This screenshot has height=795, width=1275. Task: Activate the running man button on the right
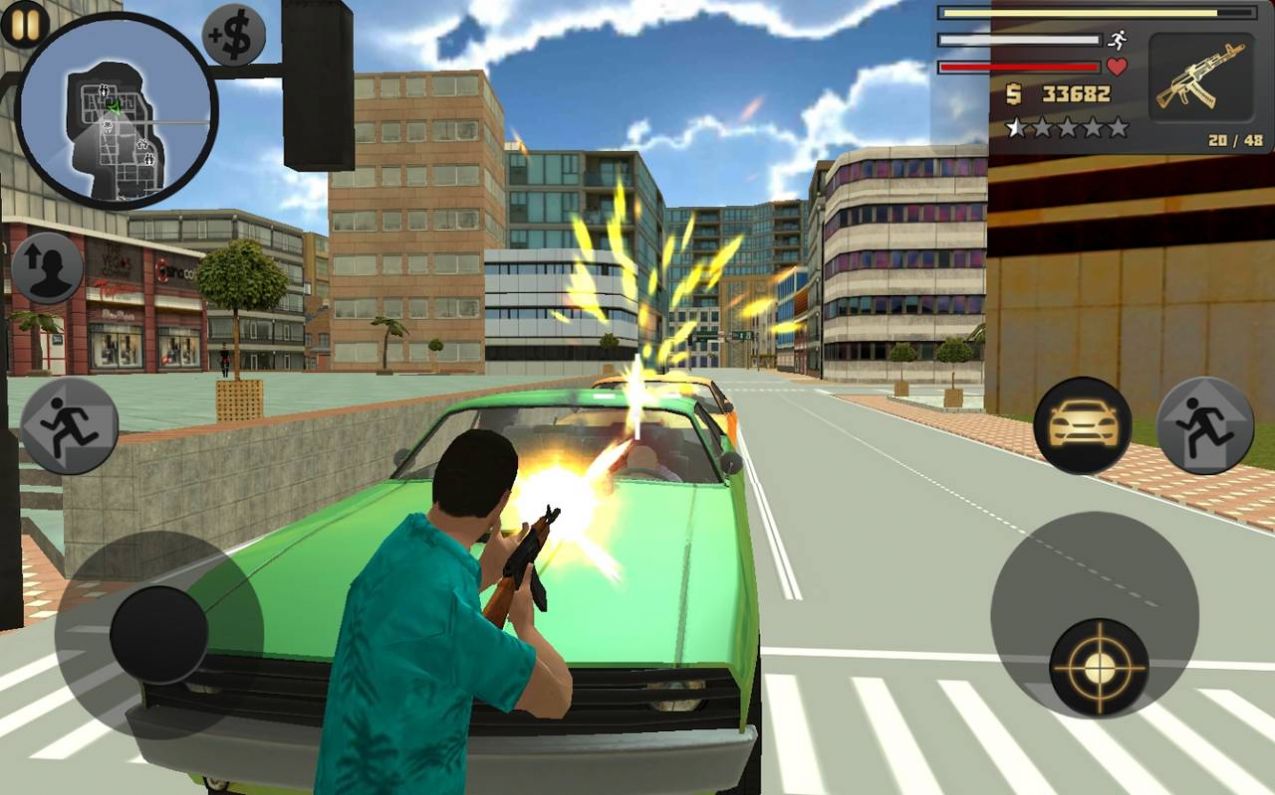[1205, 425]
